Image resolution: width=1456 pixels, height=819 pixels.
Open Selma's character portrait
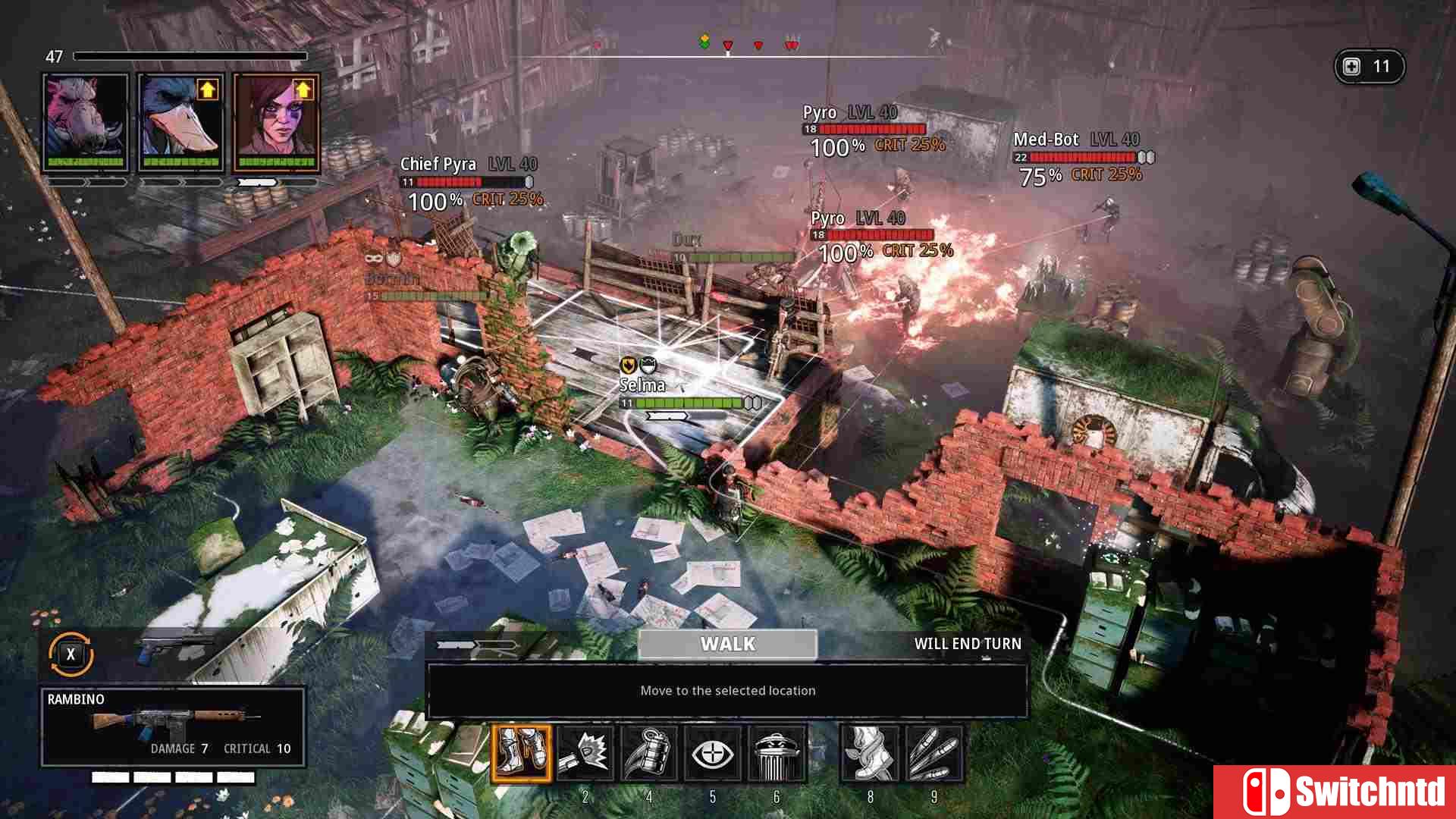[x=275, y=121]
